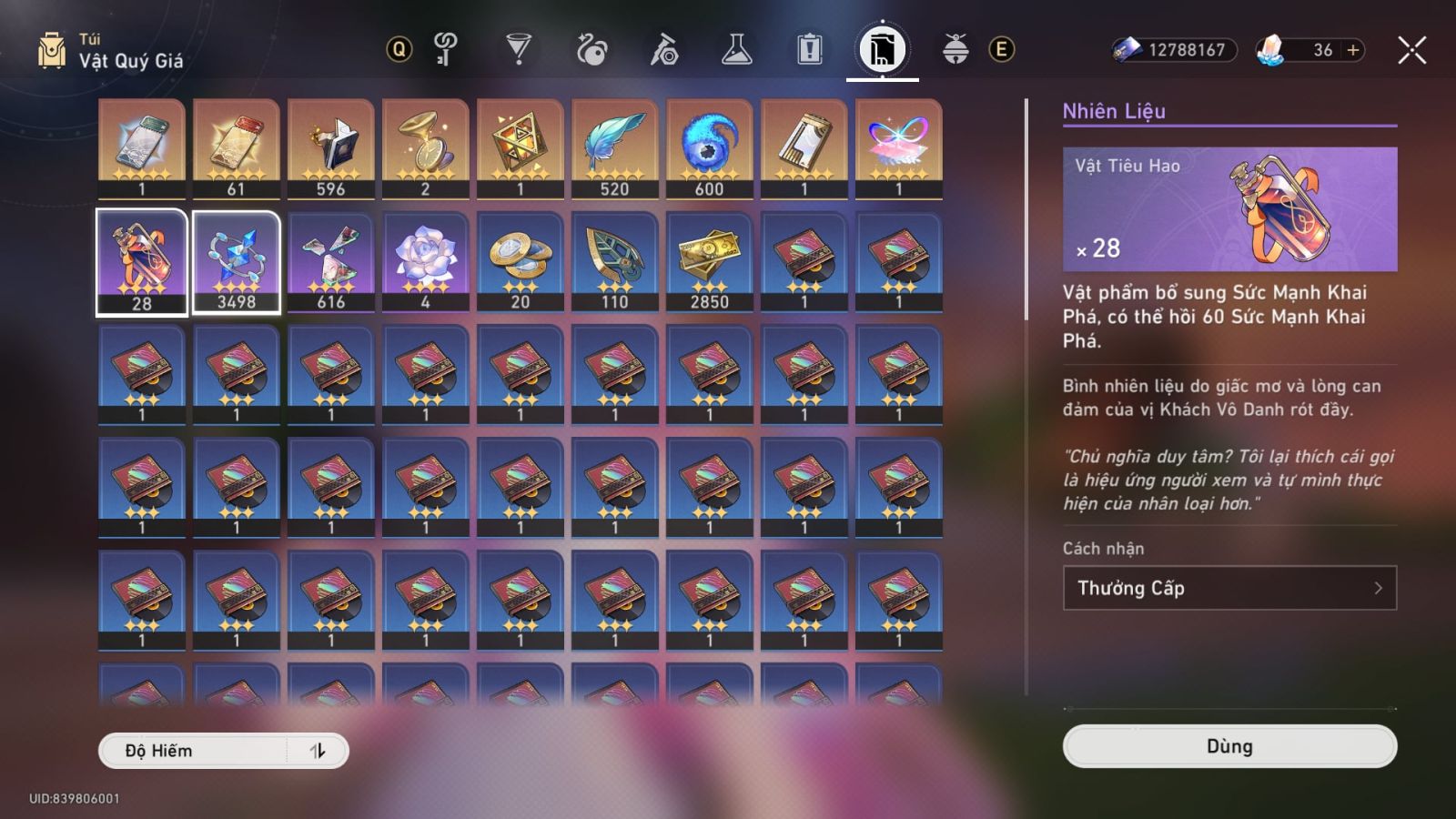The width and height of the screenshot is (1456, 819).
Task: Toggle the sort order arrows
Action: [318, 751]
